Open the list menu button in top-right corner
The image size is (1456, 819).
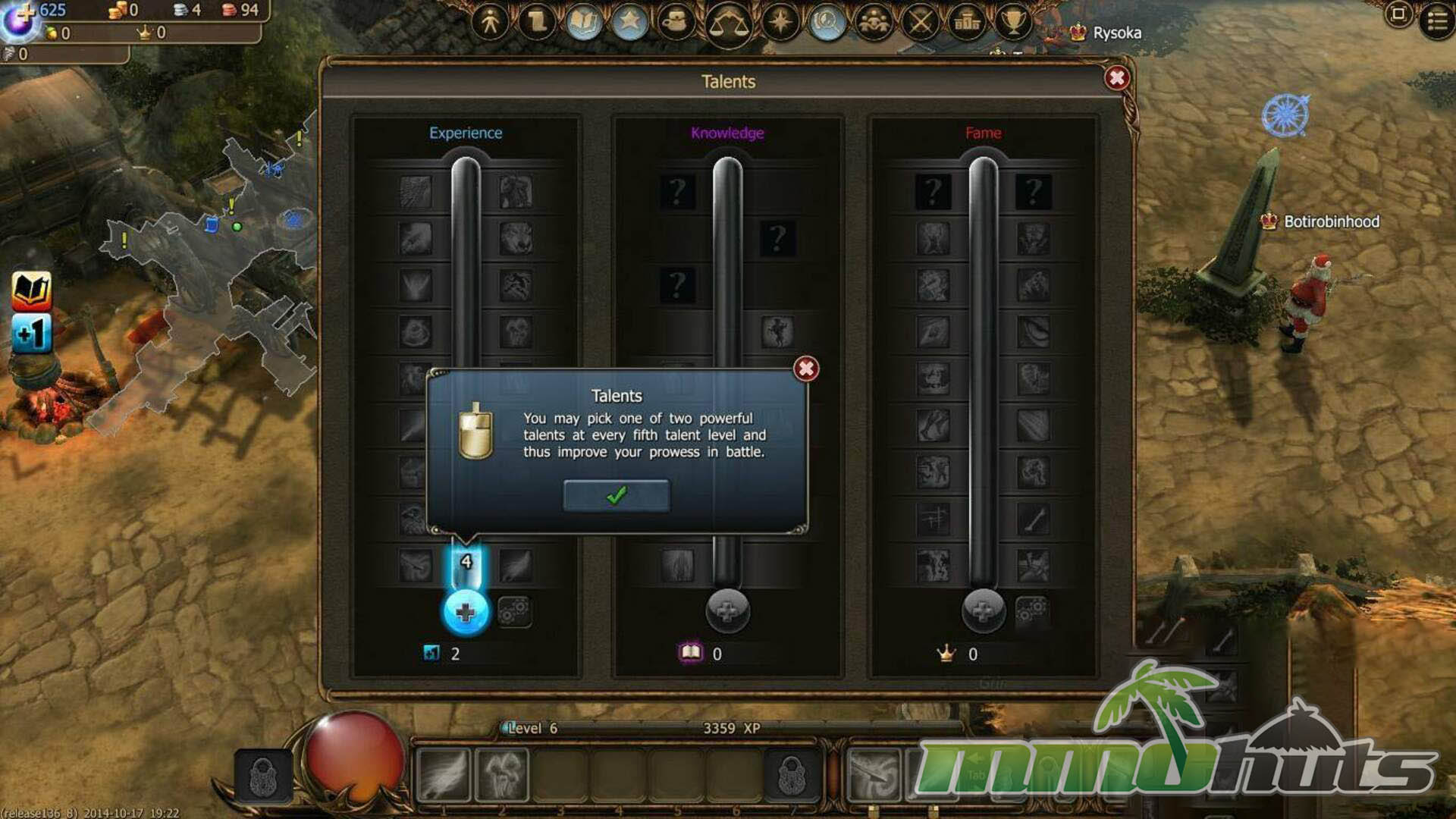pos(1436,20)
